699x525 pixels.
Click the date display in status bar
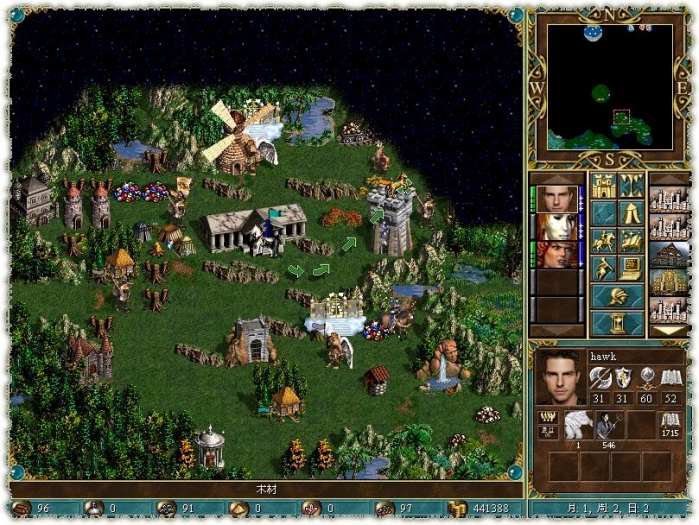(x=608, y=509)
